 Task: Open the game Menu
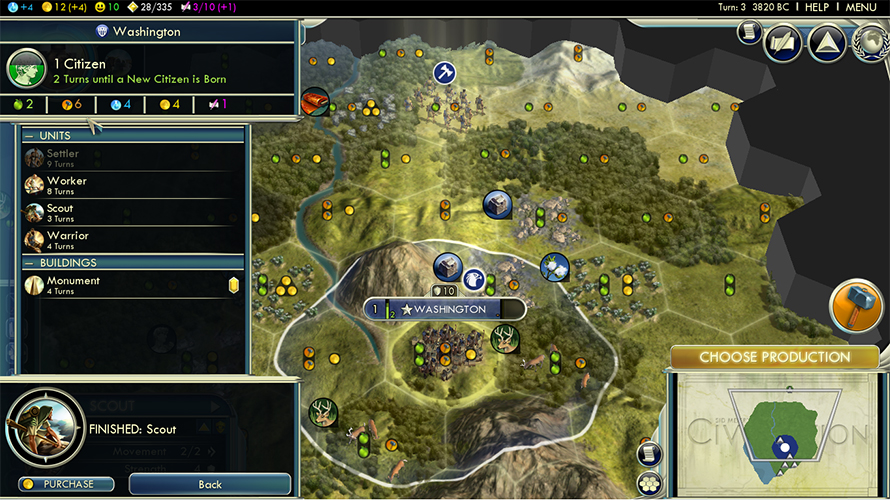tap(861, 7)
